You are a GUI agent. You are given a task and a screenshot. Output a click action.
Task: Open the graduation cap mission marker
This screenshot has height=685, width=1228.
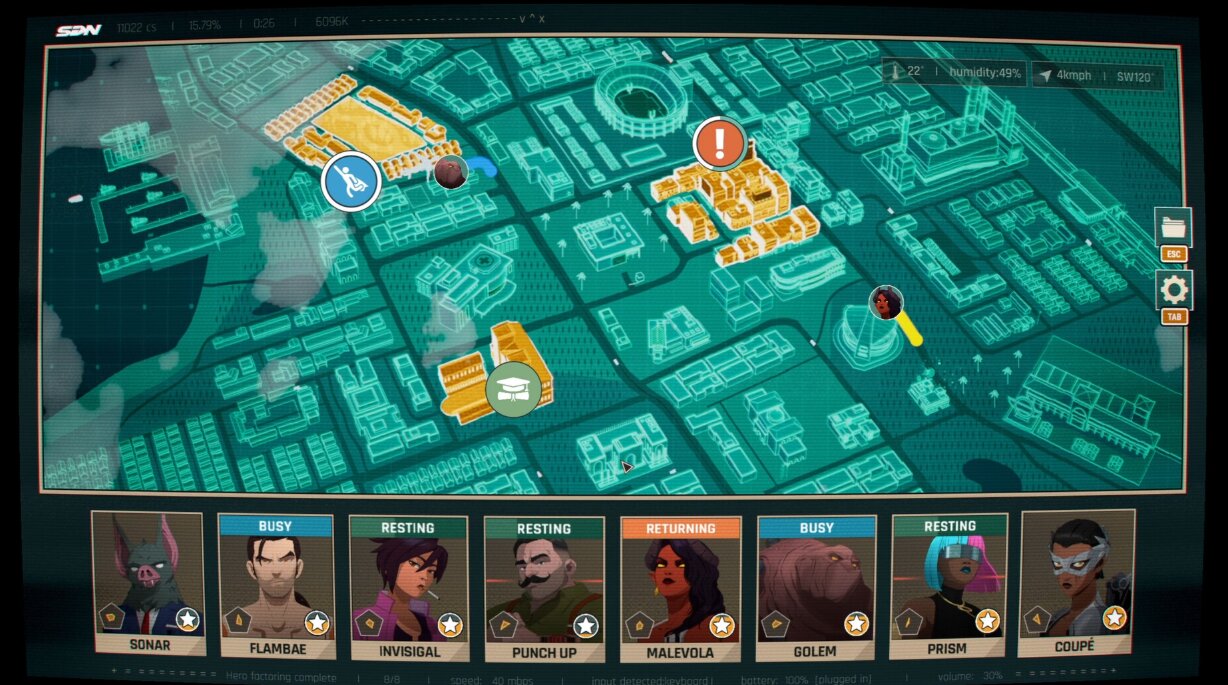[513, 389]
